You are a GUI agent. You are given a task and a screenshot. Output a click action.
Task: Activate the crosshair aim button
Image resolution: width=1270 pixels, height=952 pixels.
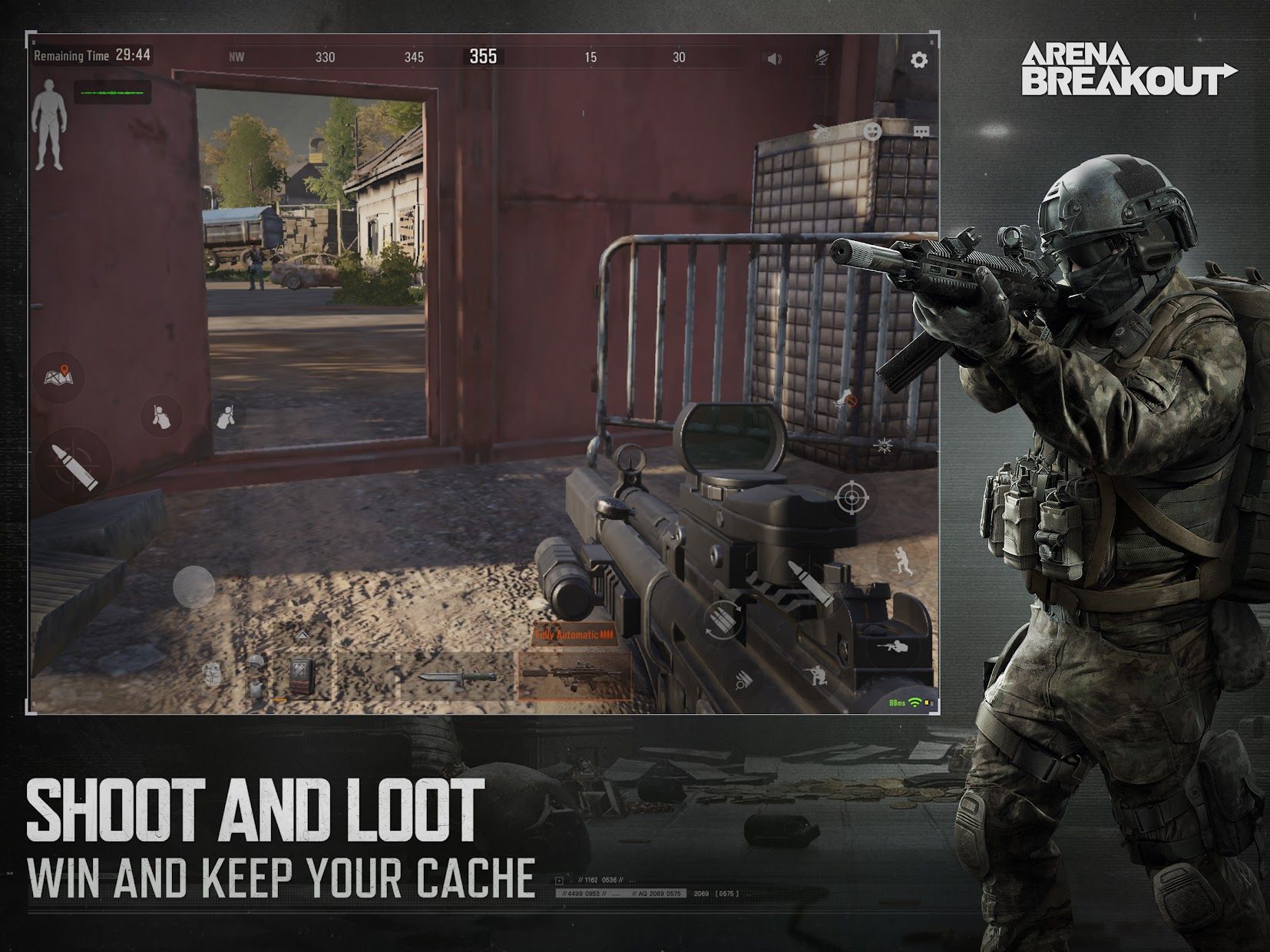850,497
